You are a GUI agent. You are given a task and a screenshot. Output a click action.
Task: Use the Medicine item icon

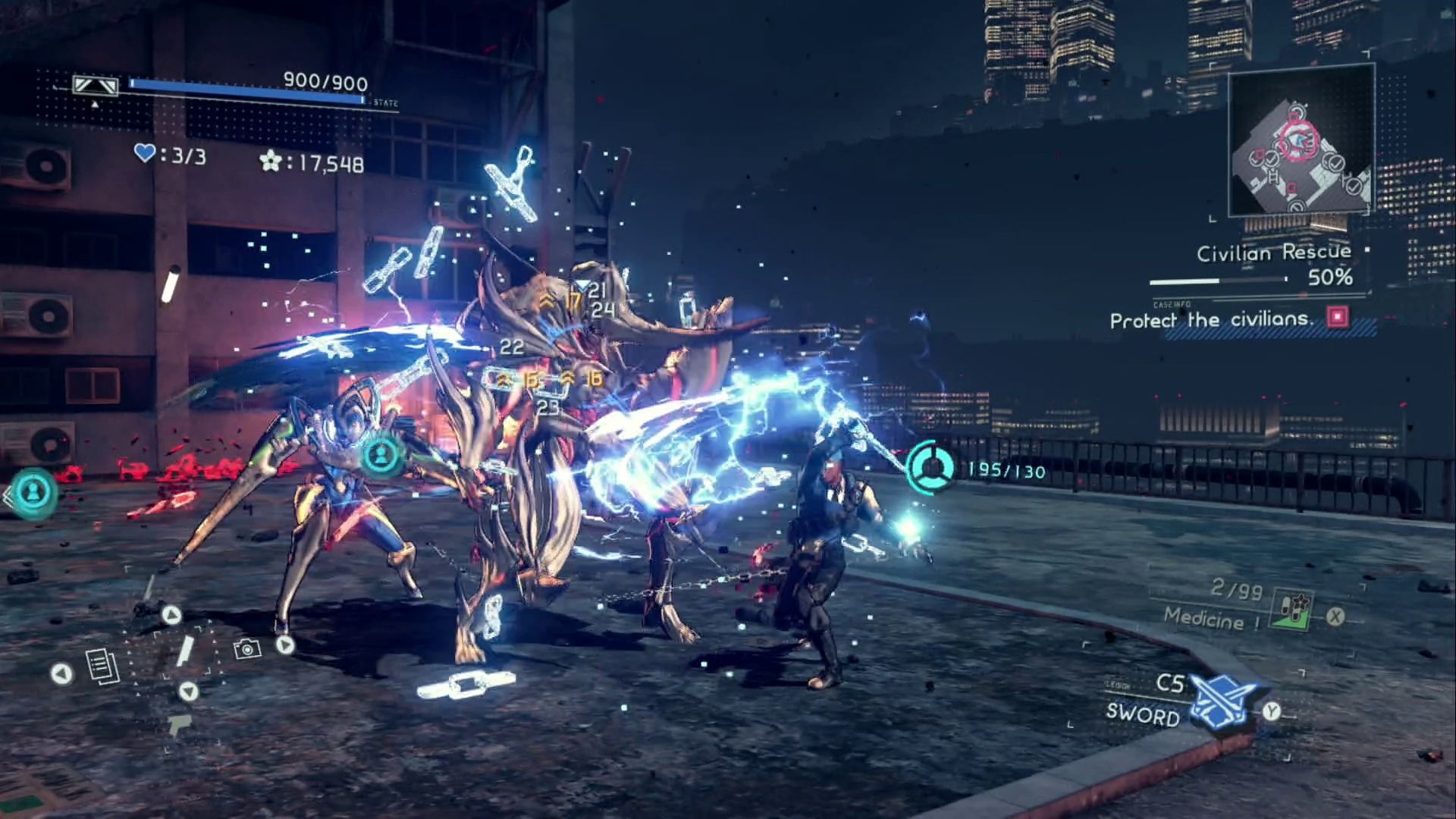coord(1293,610)
